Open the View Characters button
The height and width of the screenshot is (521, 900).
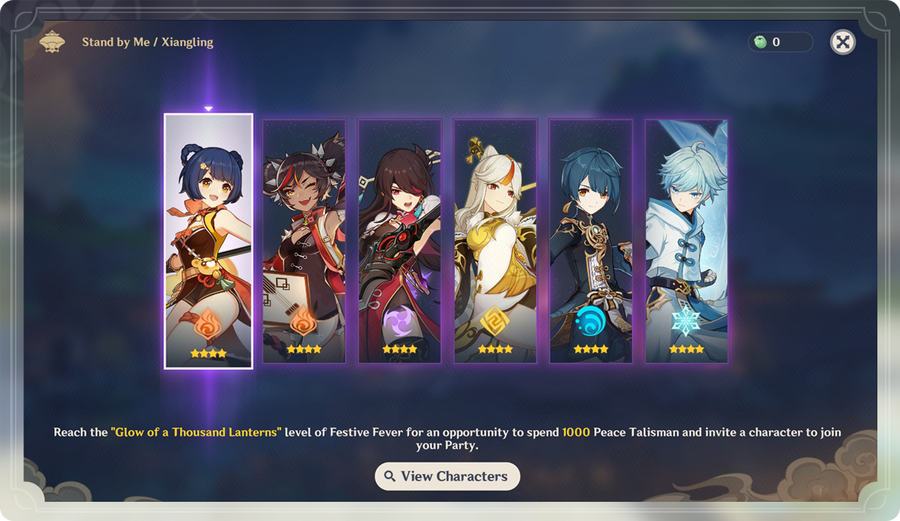point(447,476)
